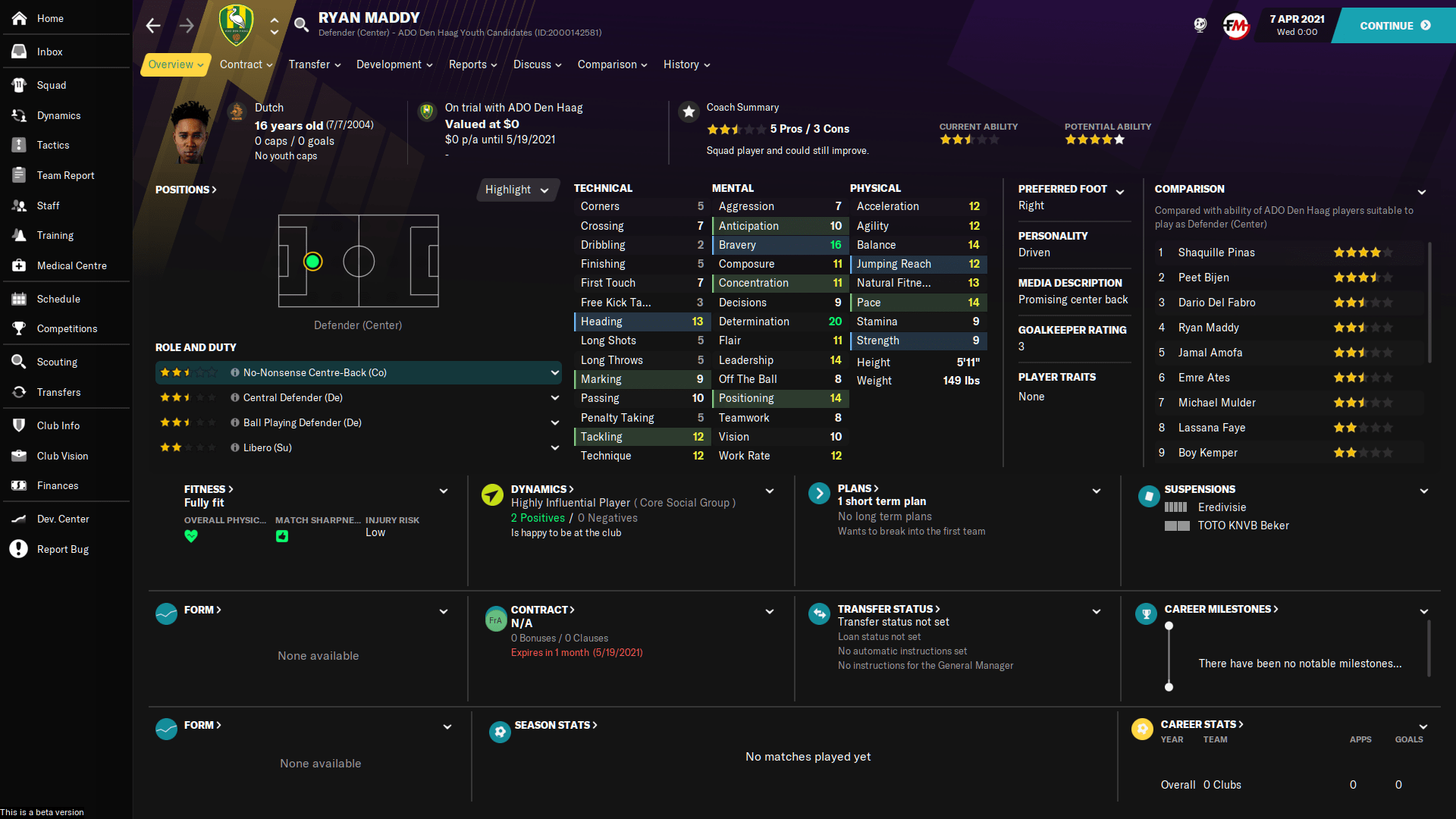Expand the No-Nonsense Centre-Back role details
The height and width of the screenshot is (819, 1456).
click(554, 372)
